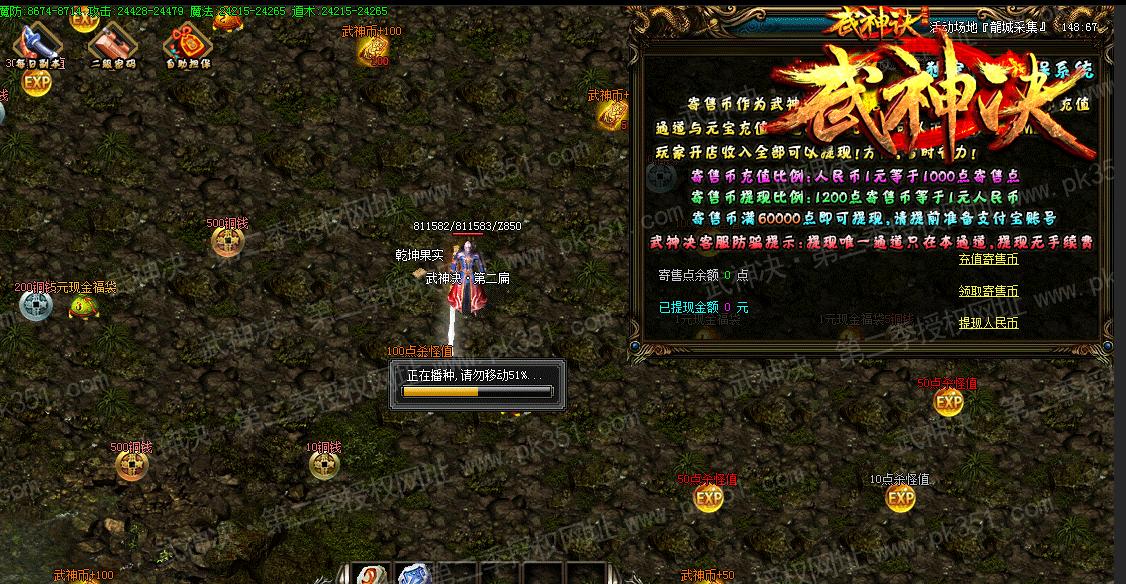Viewport: 1126px width, 584px height.
Task: Choose the 提现人民币 withdraw link
Action: tap(988, 323)
